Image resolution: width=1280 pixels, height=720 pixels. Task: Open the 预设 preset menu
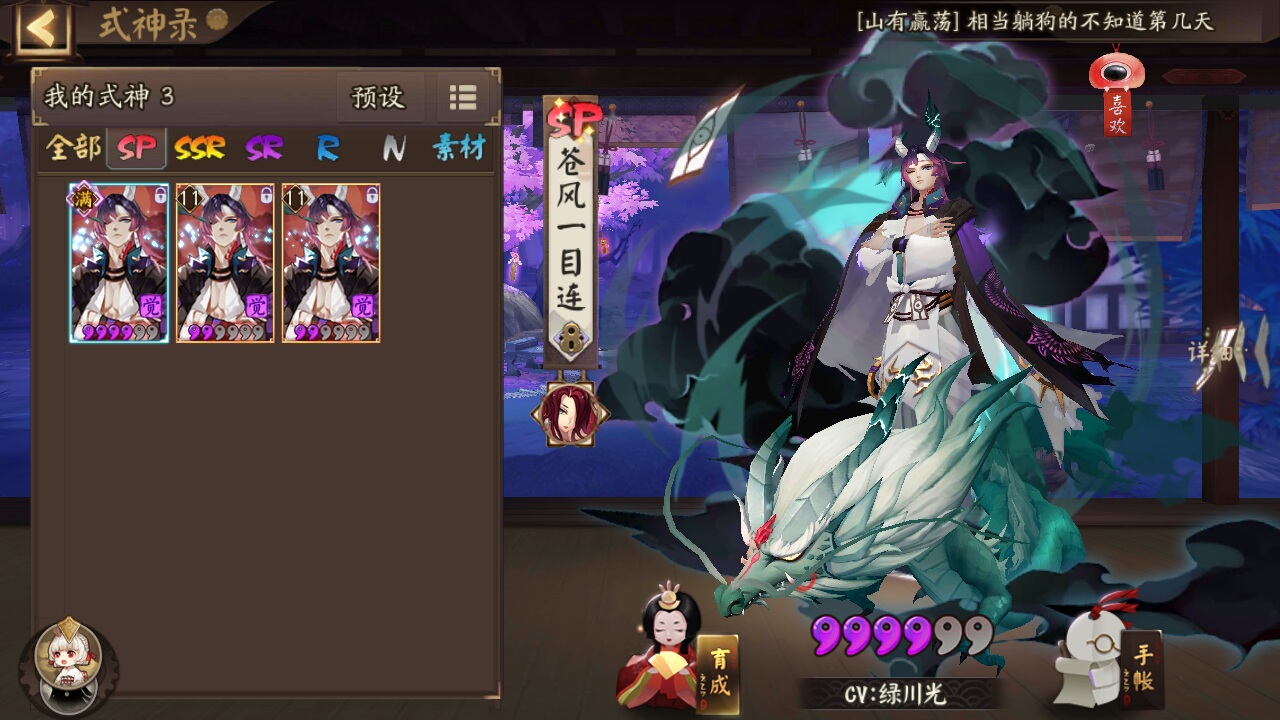click(x=378, y=97)
